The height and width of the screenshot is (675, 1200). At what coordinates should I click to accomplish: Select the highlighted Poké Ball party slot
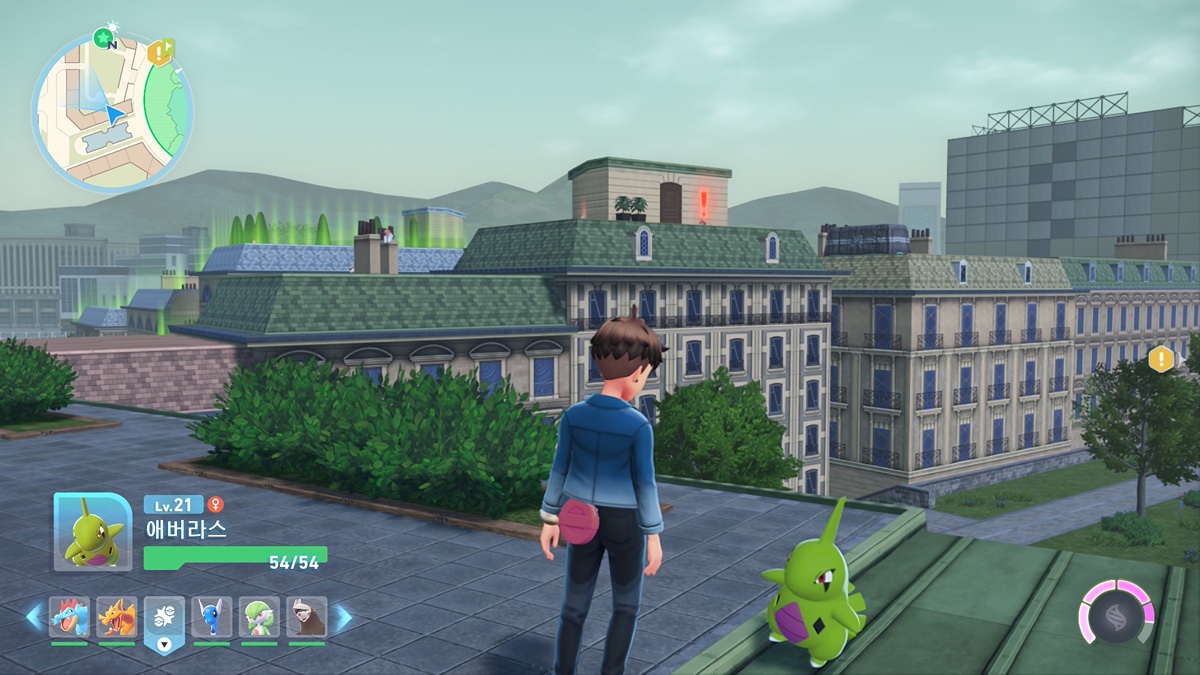click(x=164, y=618)
